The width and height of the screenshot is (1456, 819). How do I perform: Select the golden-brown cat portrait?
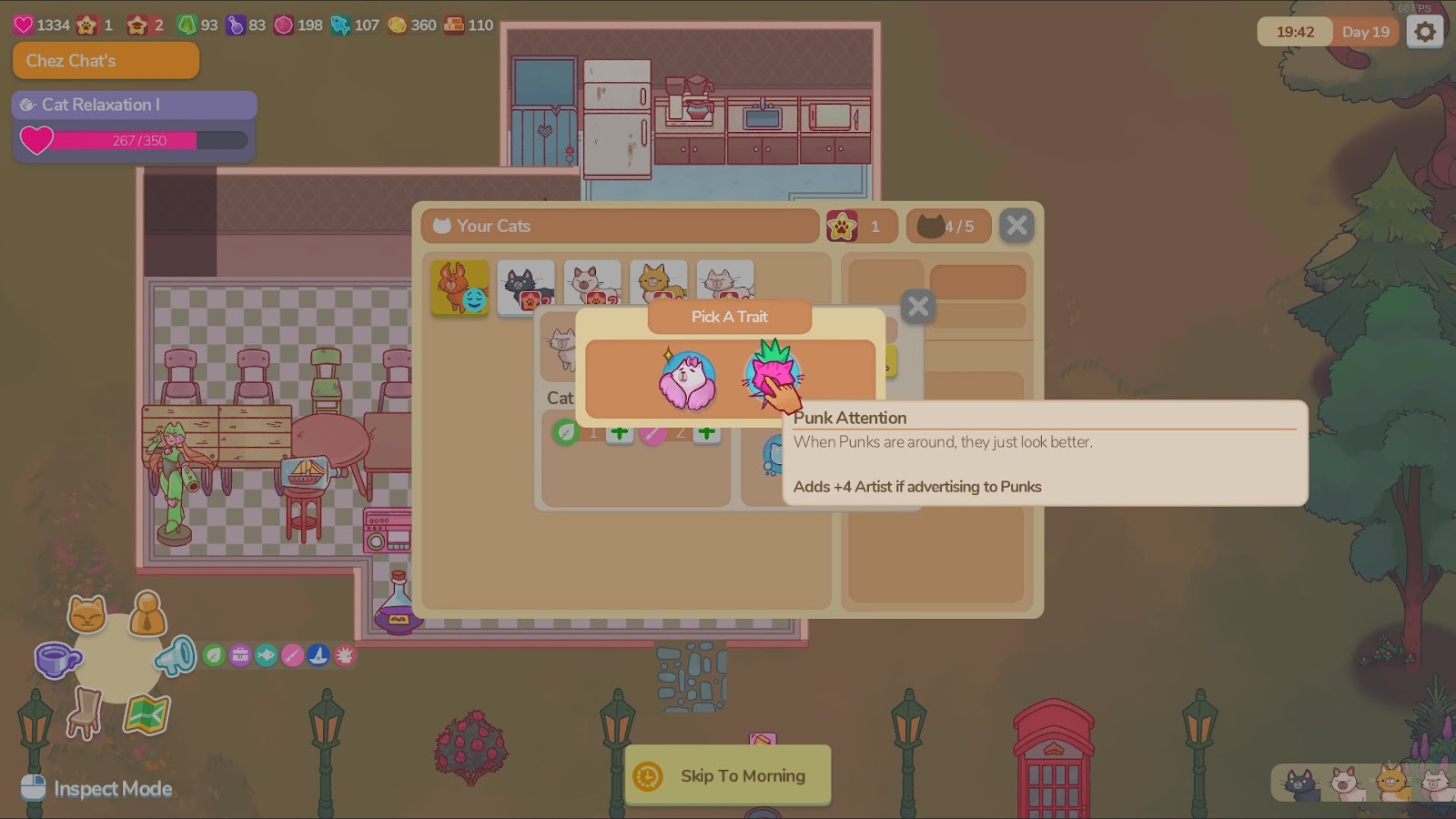point(659,286)
